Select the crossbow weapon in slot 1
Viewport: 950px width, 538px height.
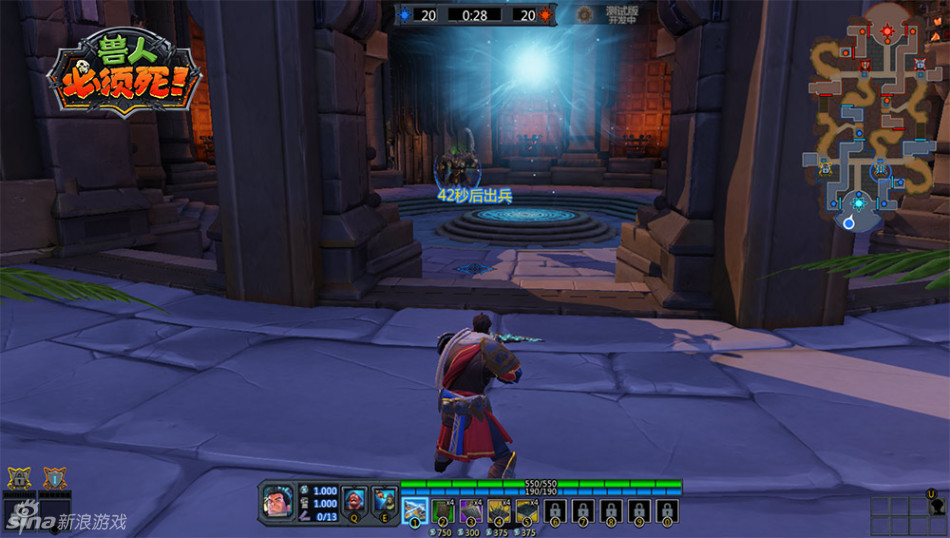[414, 511]
